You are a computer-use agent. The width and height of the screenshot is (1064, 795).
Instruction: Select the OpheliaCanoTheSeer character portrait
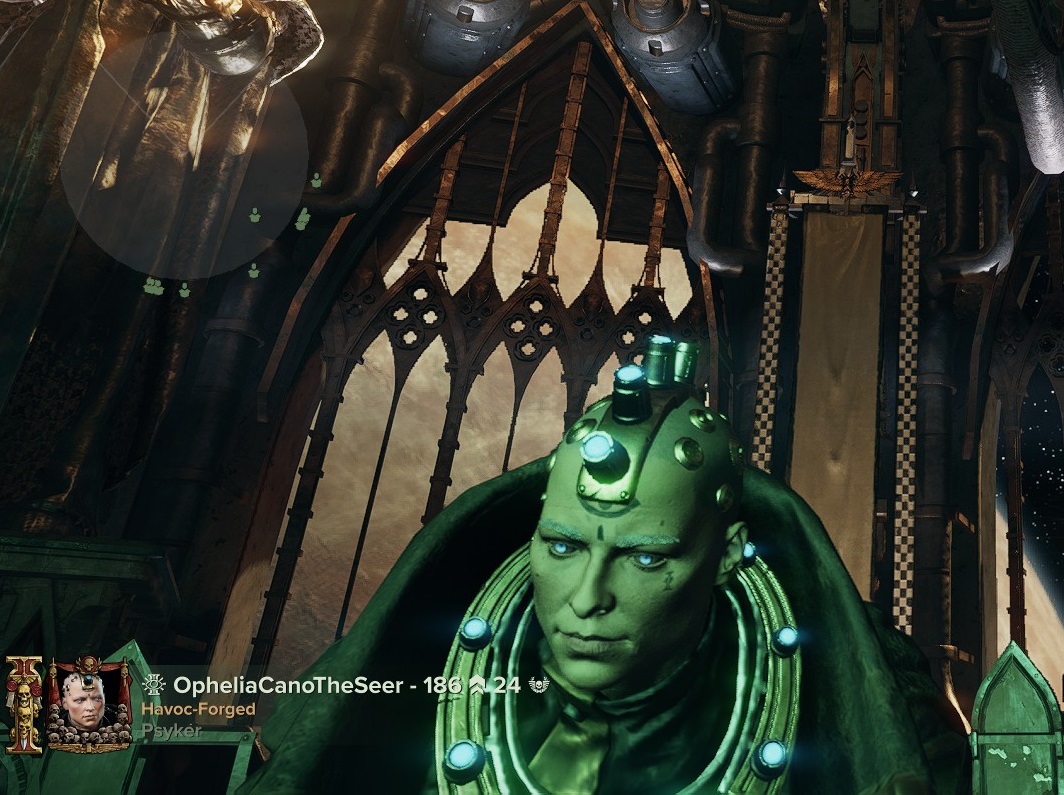coord(89,704)
